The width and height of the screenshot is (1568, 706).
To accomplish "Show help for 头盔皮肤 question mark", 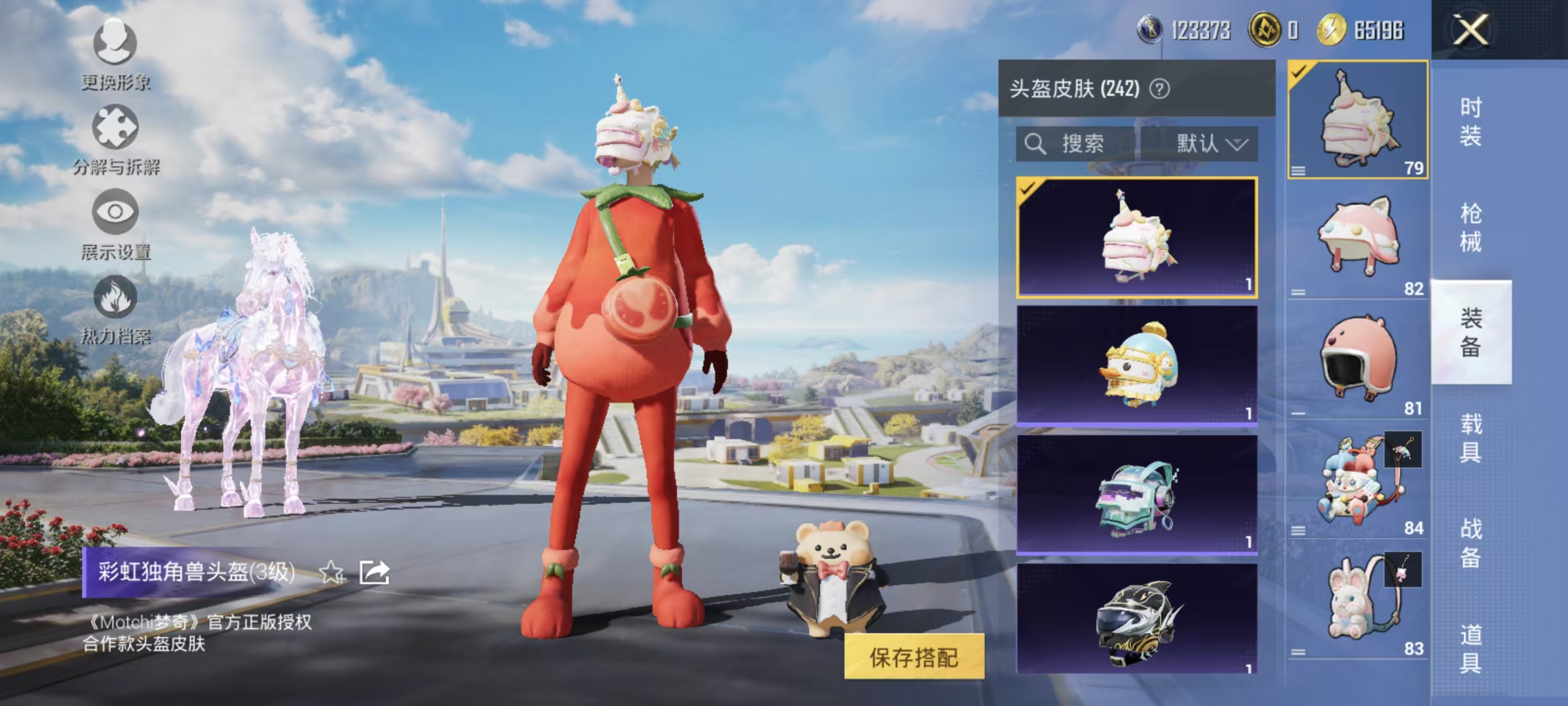I will (x=1159, y=89).
